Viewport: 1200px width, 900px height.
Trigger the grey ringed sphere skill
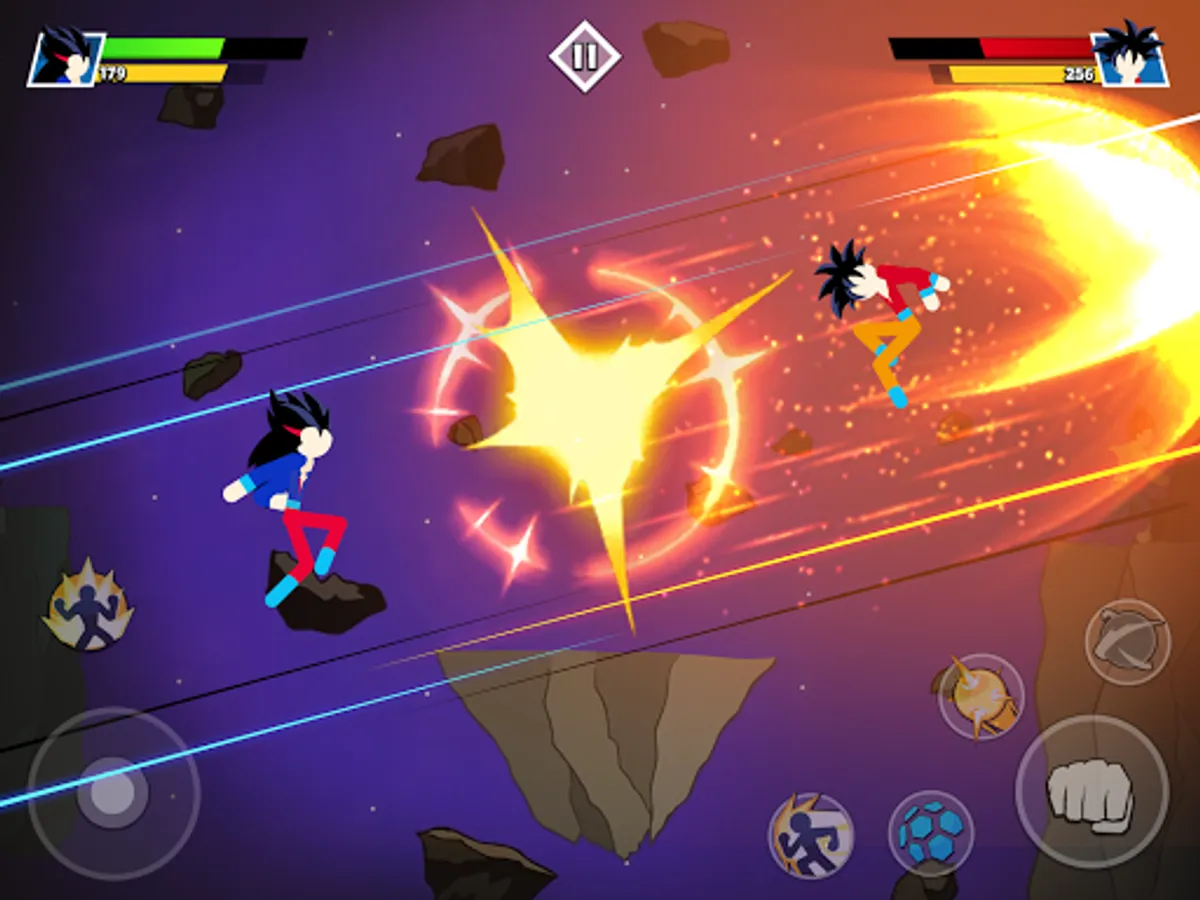(1127, 641)
